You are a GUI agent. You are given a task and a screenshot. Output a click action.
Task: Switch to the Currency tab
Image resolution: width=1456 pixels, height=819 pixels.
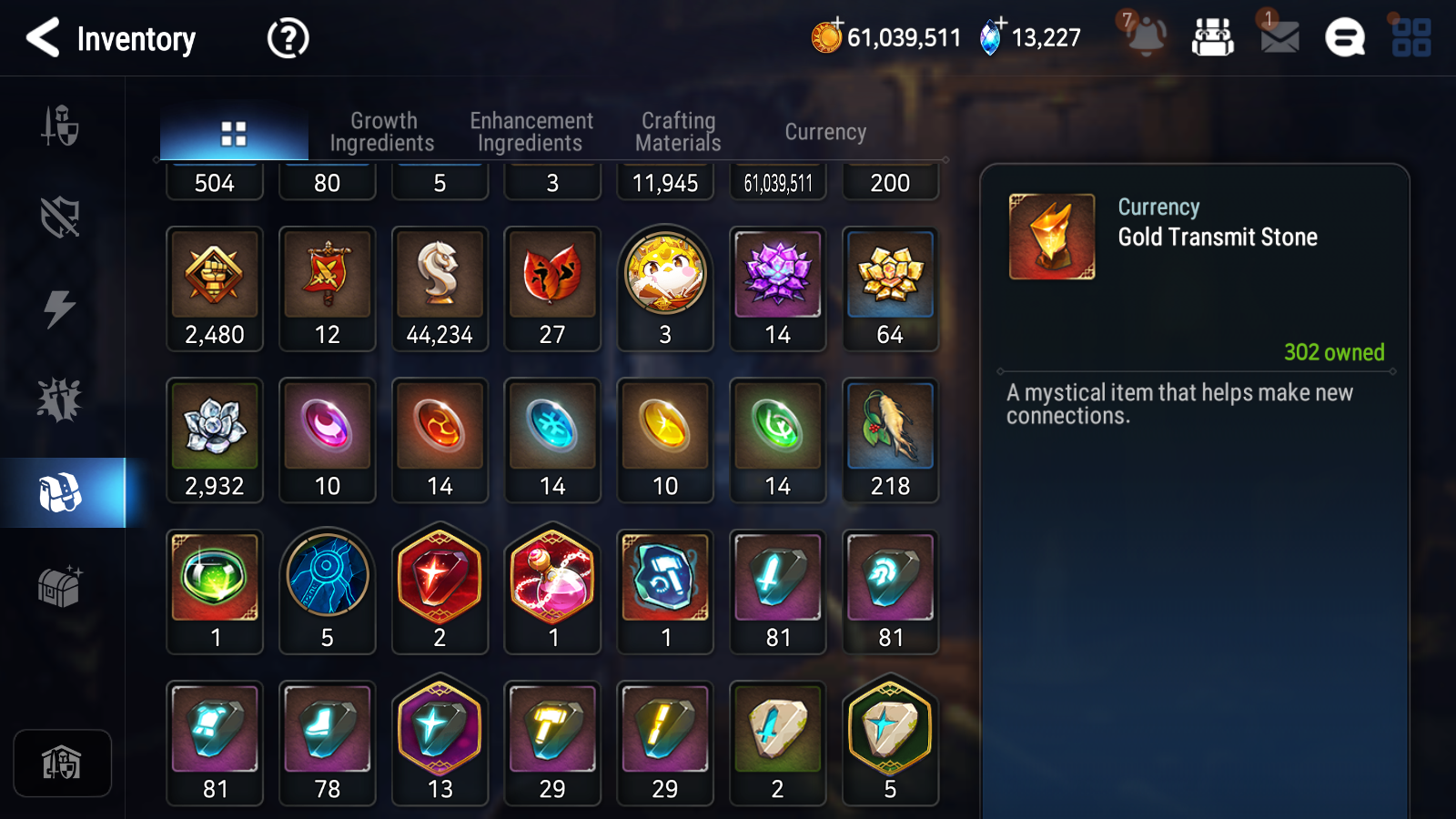coord(824,132)
